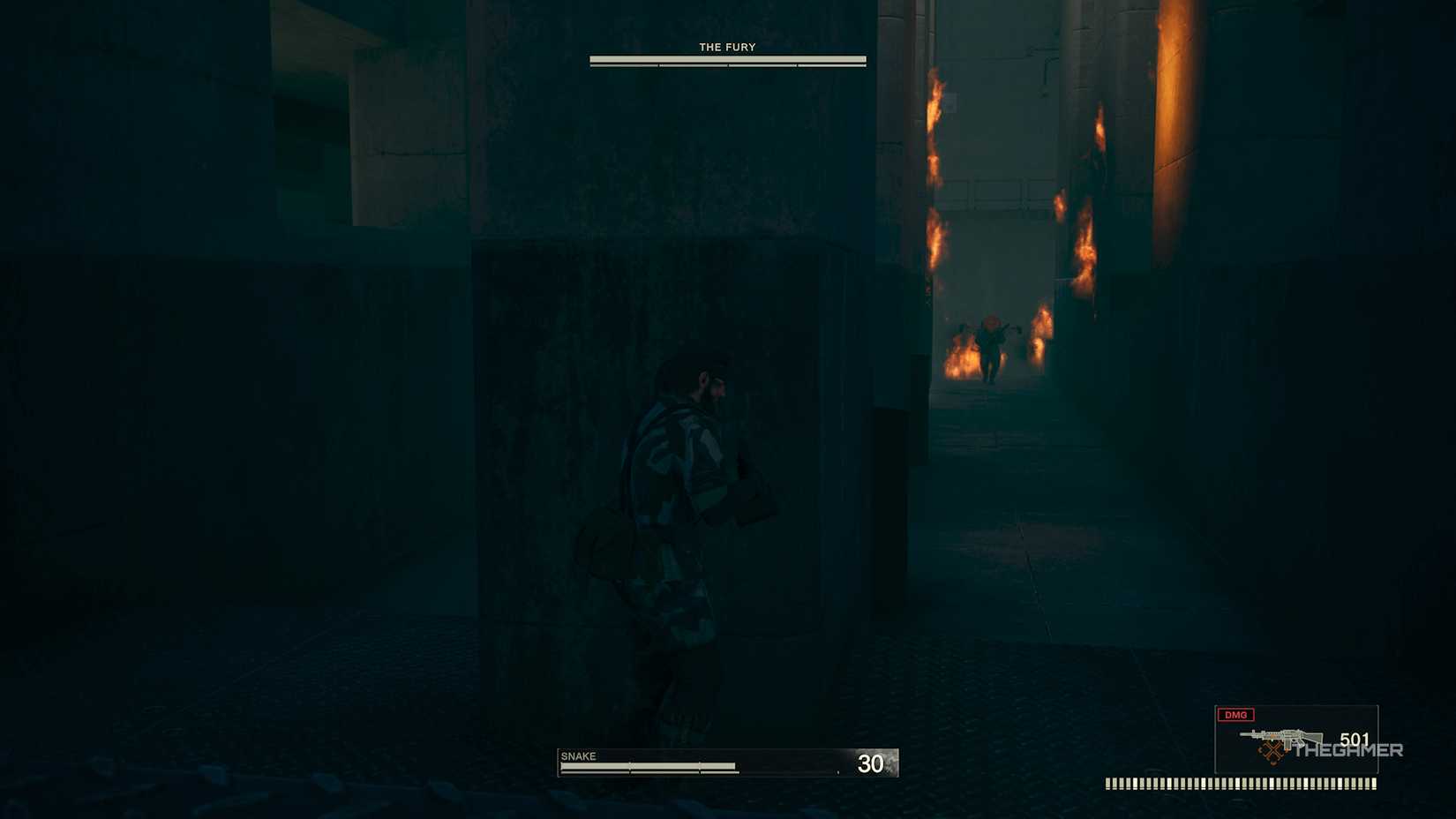Click The Fury's white health bar
The image size is (1456, 819).
coord(725,58)
